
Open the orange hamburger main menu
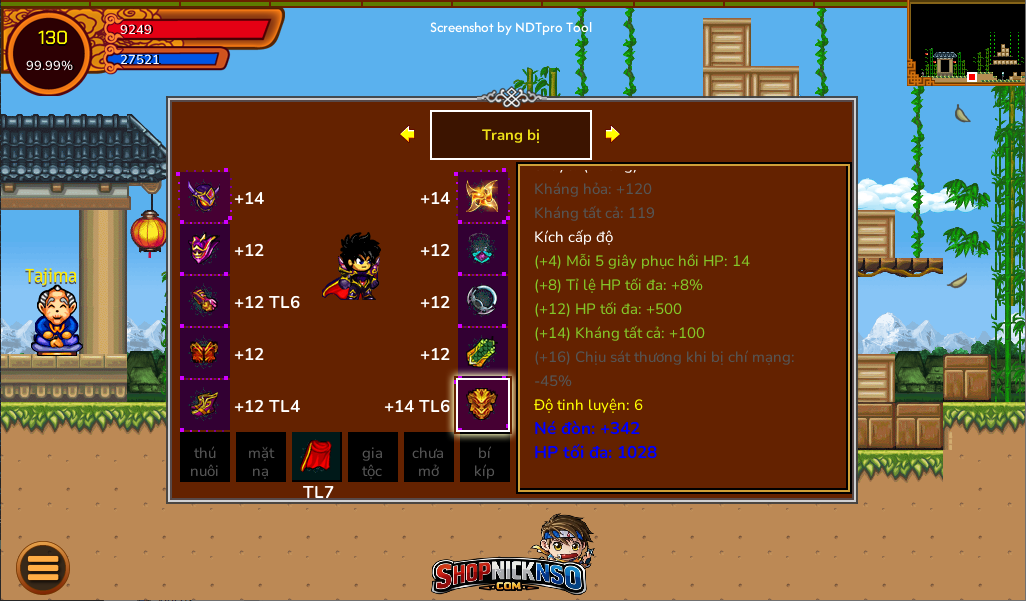43,567
